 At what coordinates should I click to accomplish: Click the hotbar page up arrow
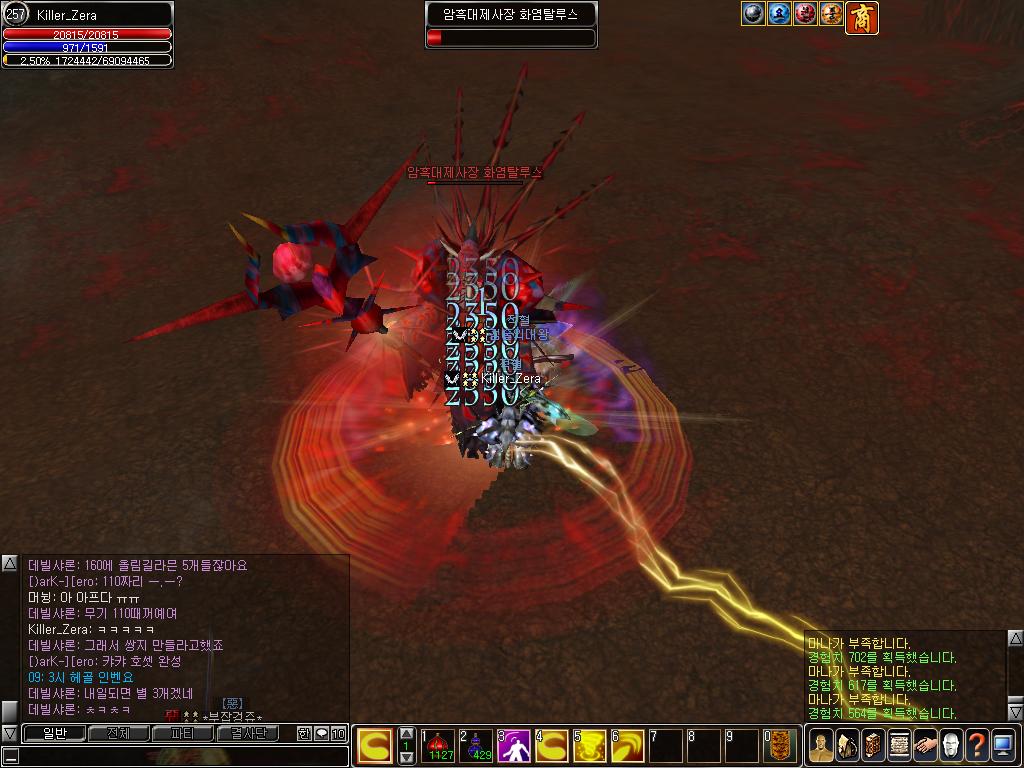[406, 734]
